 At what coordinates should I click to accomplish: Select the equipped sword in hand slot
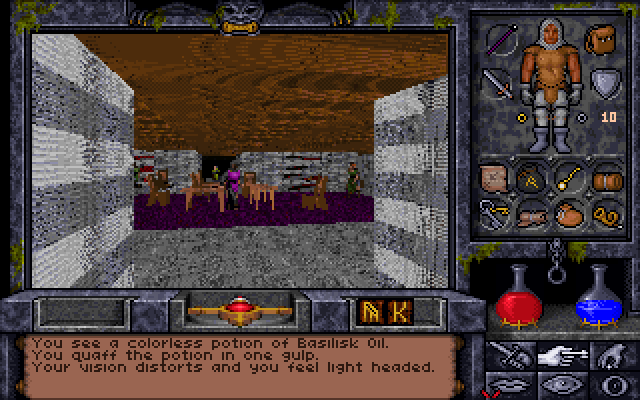point(497,83)
